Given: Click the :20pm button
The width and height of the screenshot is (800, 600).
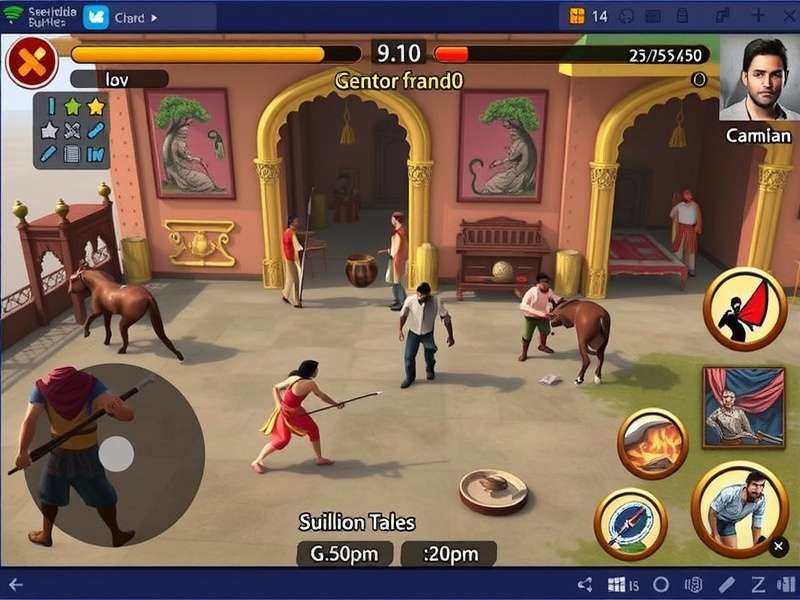Looking at the screenshot, I should 447,553.
